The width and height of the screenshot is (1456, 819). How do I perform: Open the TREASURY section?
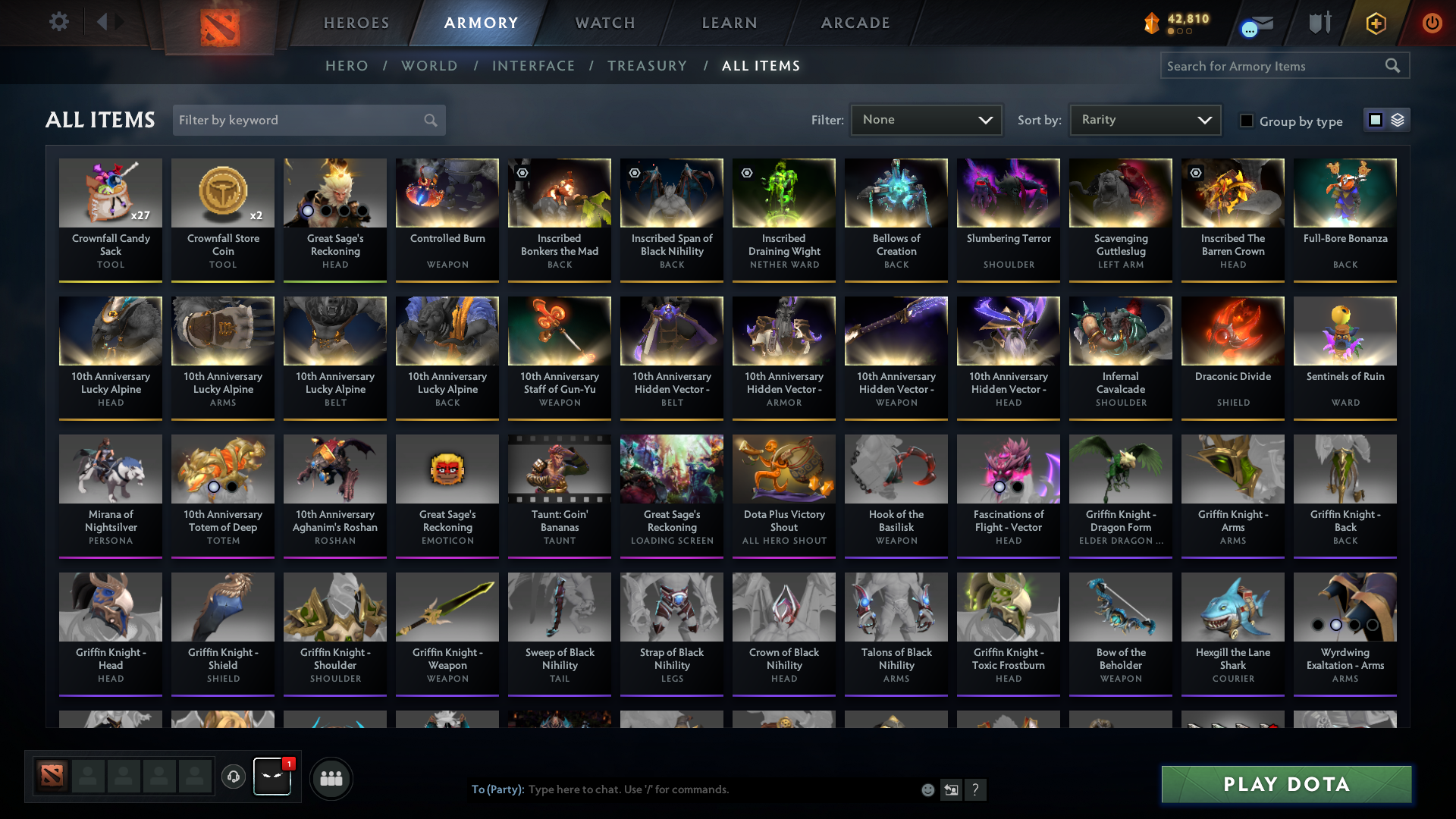coord(647,66)
